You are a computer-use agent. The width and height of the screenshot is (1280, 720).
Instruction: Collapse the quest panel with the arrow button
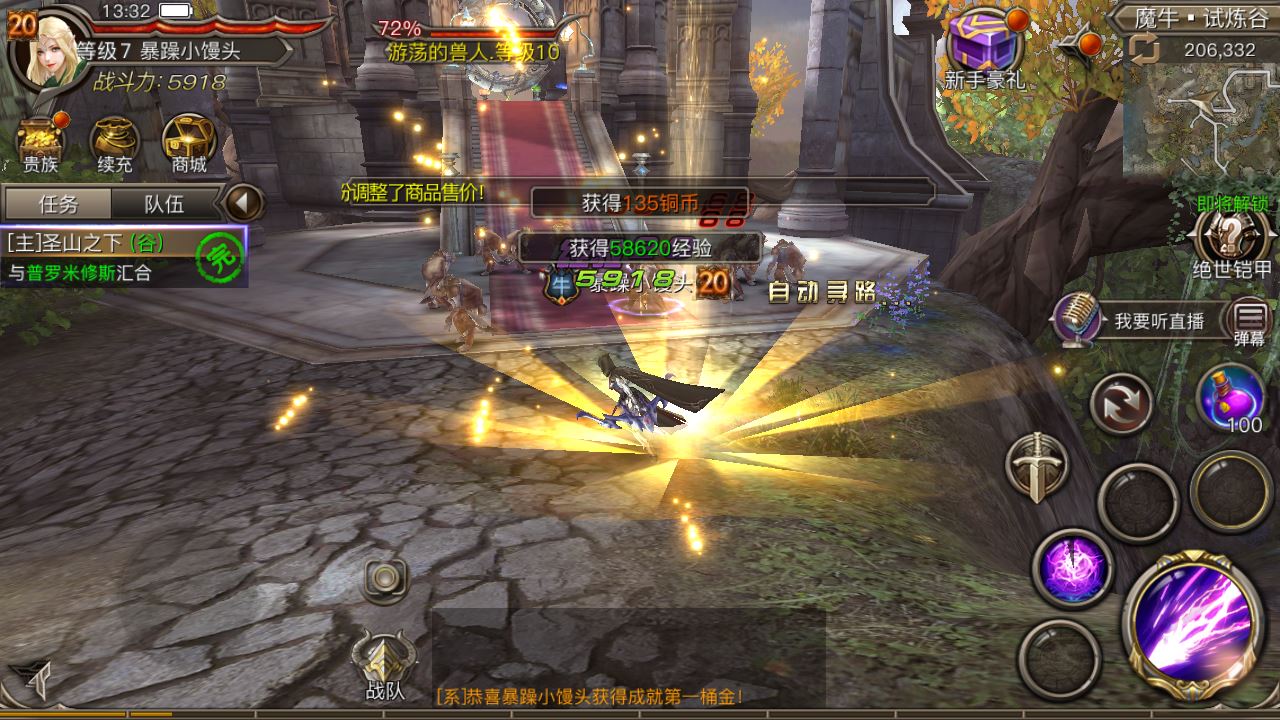click(x=242, y=203)
